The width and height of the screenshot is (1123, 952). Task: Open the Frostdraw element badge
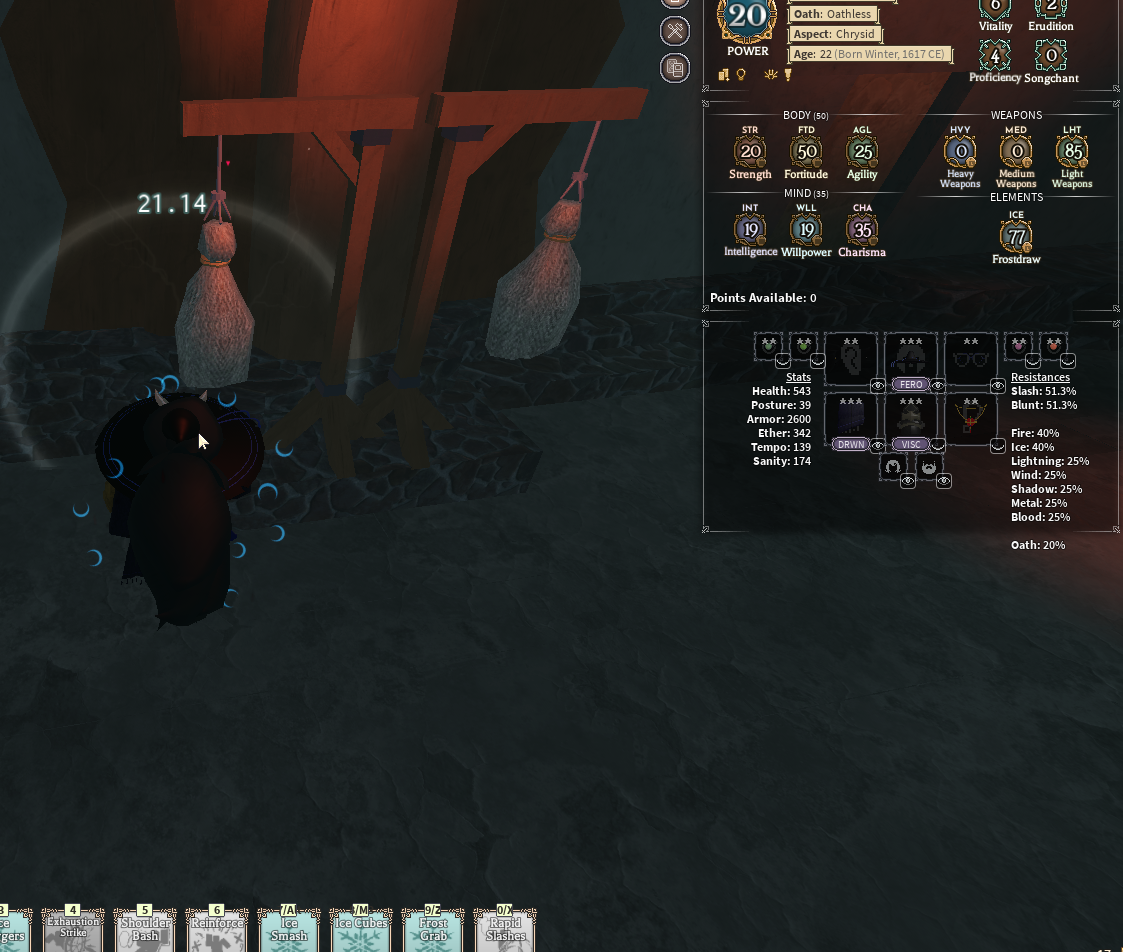(x=1016, y=237)
